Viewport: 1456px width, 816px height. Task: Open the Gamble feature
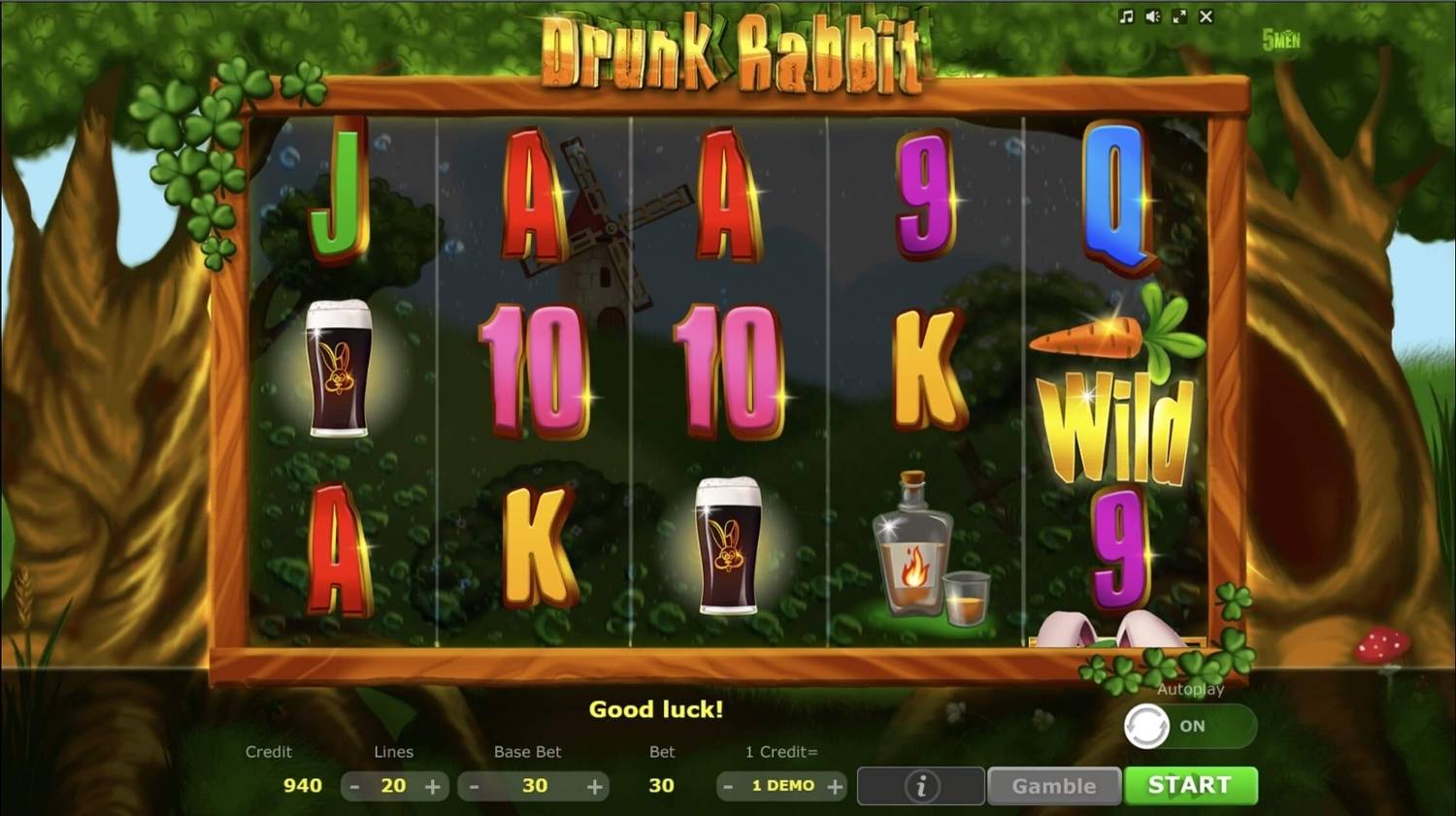tap(1053, 786)
